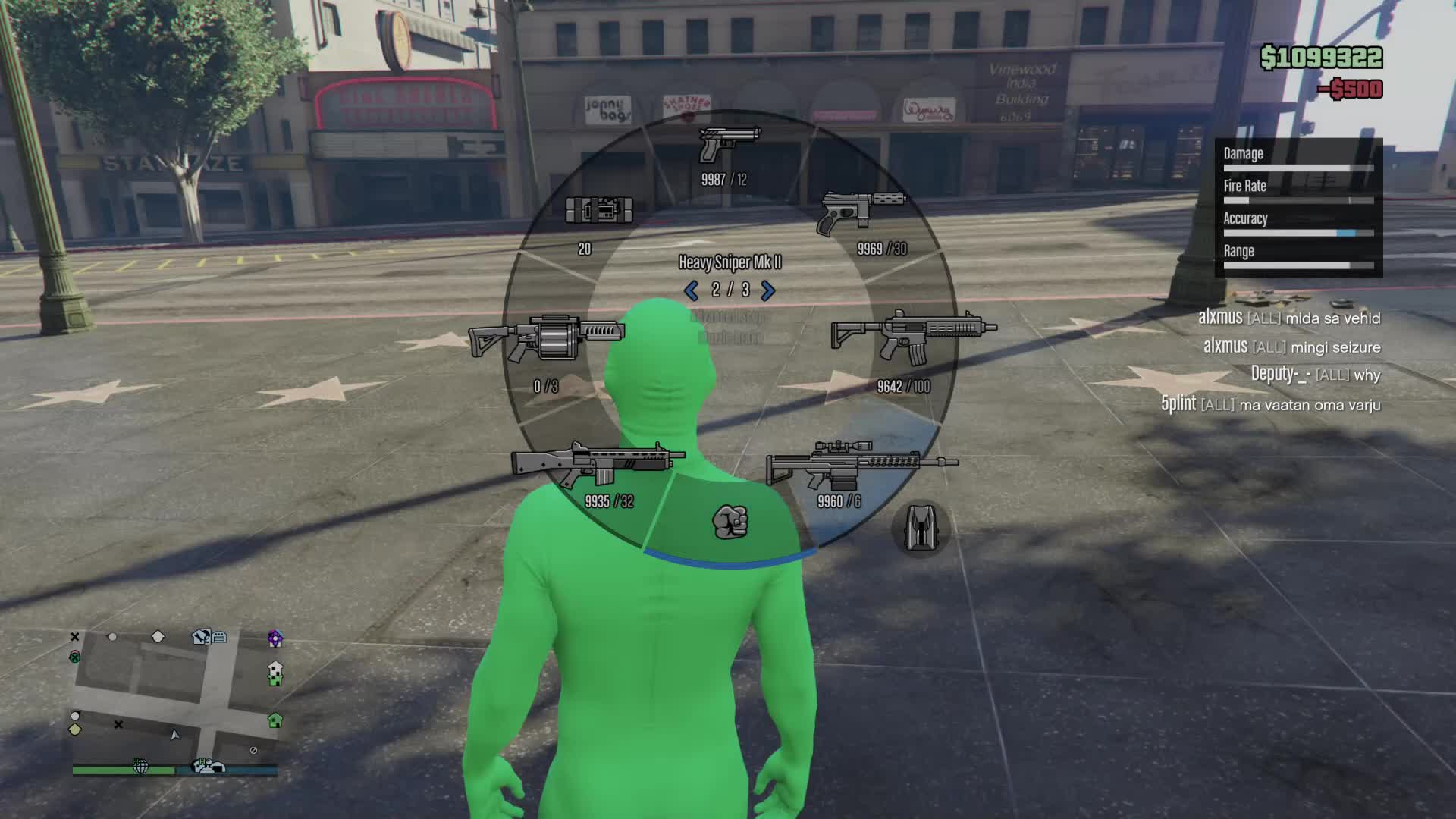Switch to the unarmed fist slot
The image size is (1456, 819).
(x=730, y=522)
